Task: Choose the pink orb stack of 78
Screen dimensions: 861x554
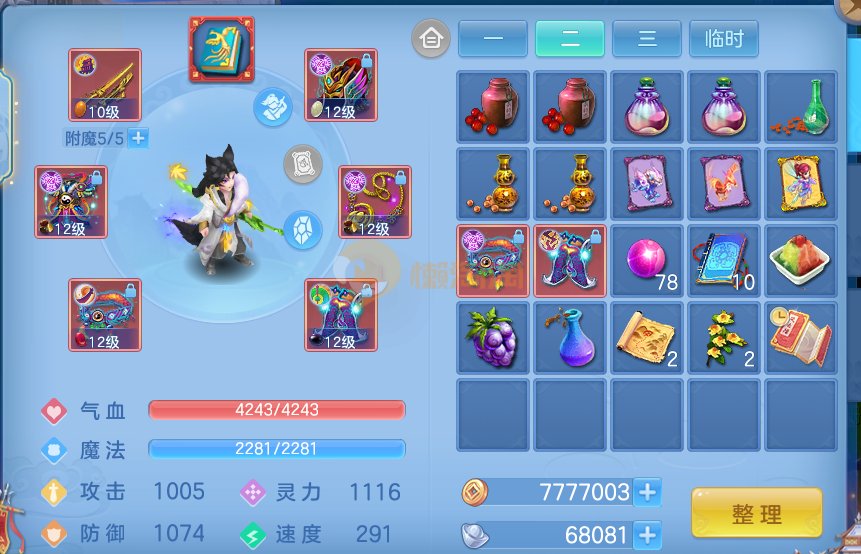Action: (x=647, y=261)
